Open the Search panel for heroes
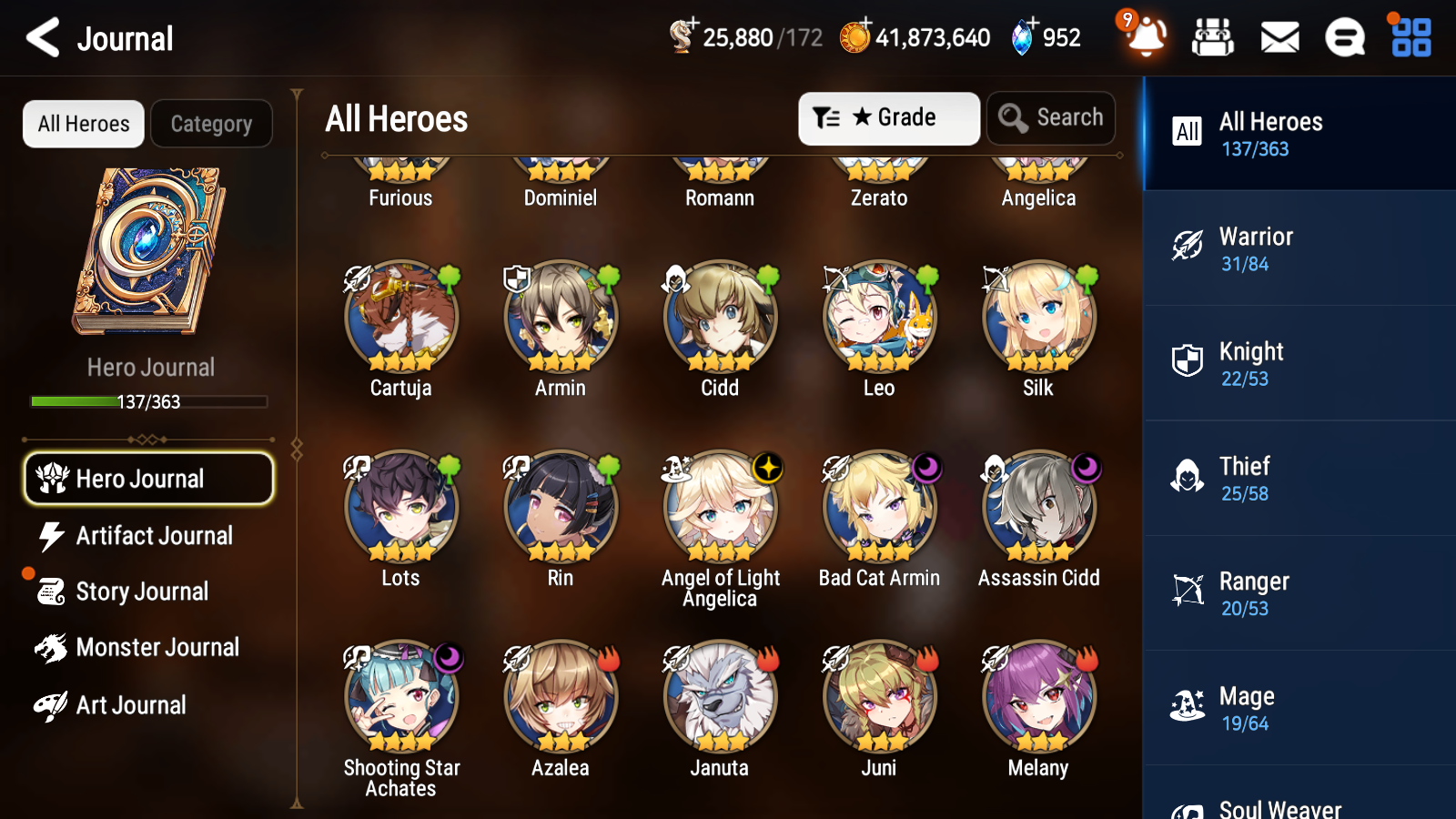The height and width of the screenshot is (819, 1456). click(1051, 117)
